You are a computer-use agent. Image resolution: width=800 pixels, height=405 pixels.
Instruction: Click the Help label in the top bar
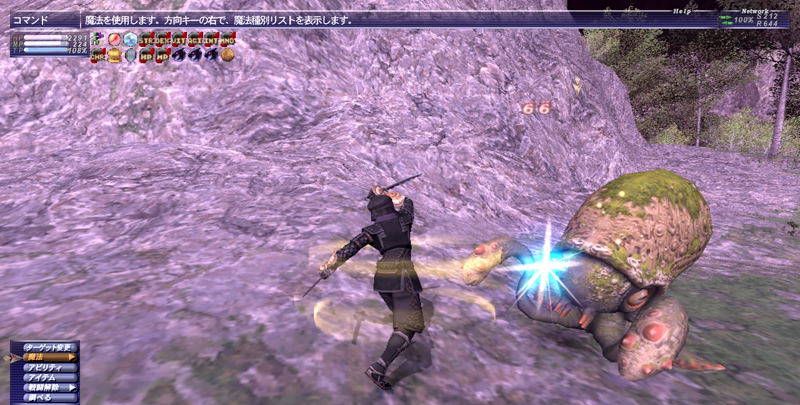click(681, 11)
